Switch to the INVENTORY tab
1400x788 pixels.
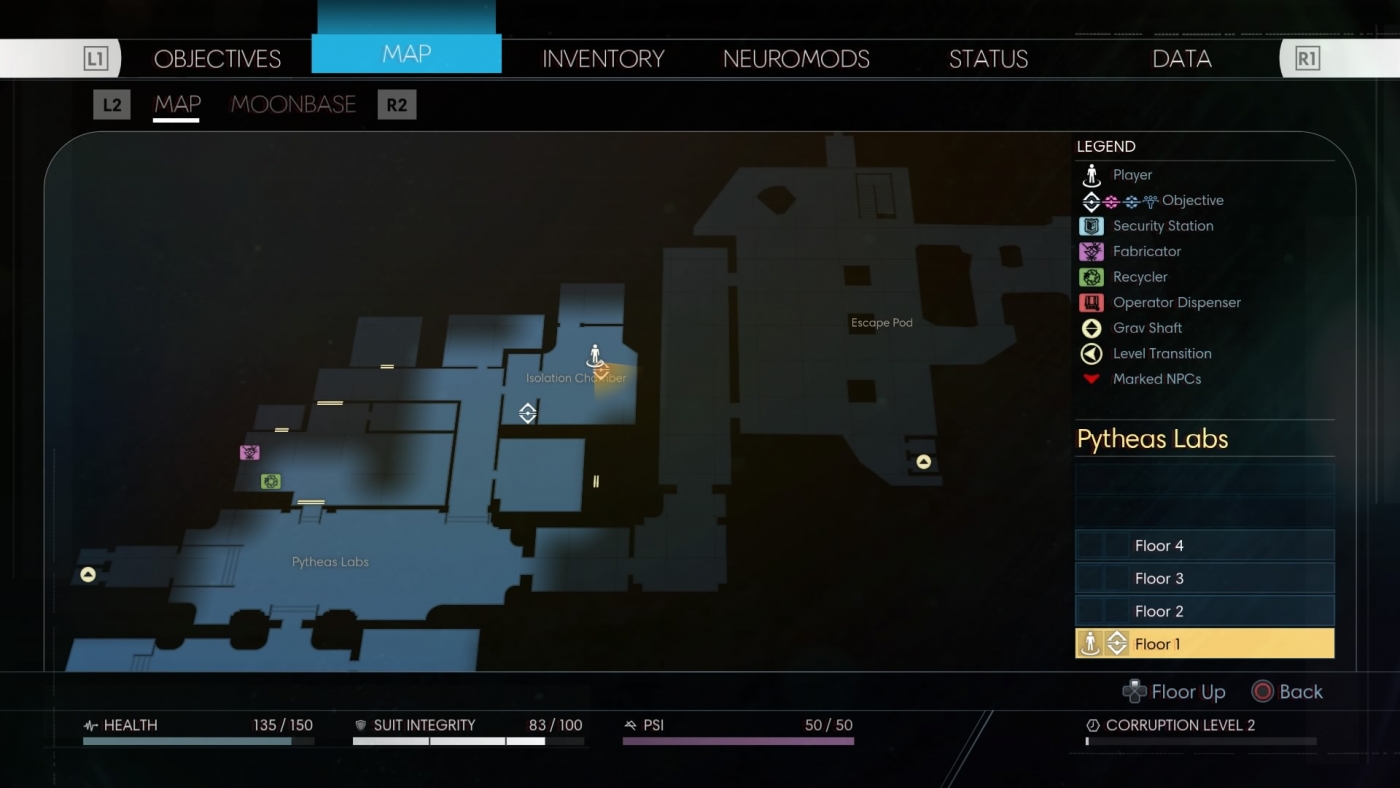[x=602, y=59]
